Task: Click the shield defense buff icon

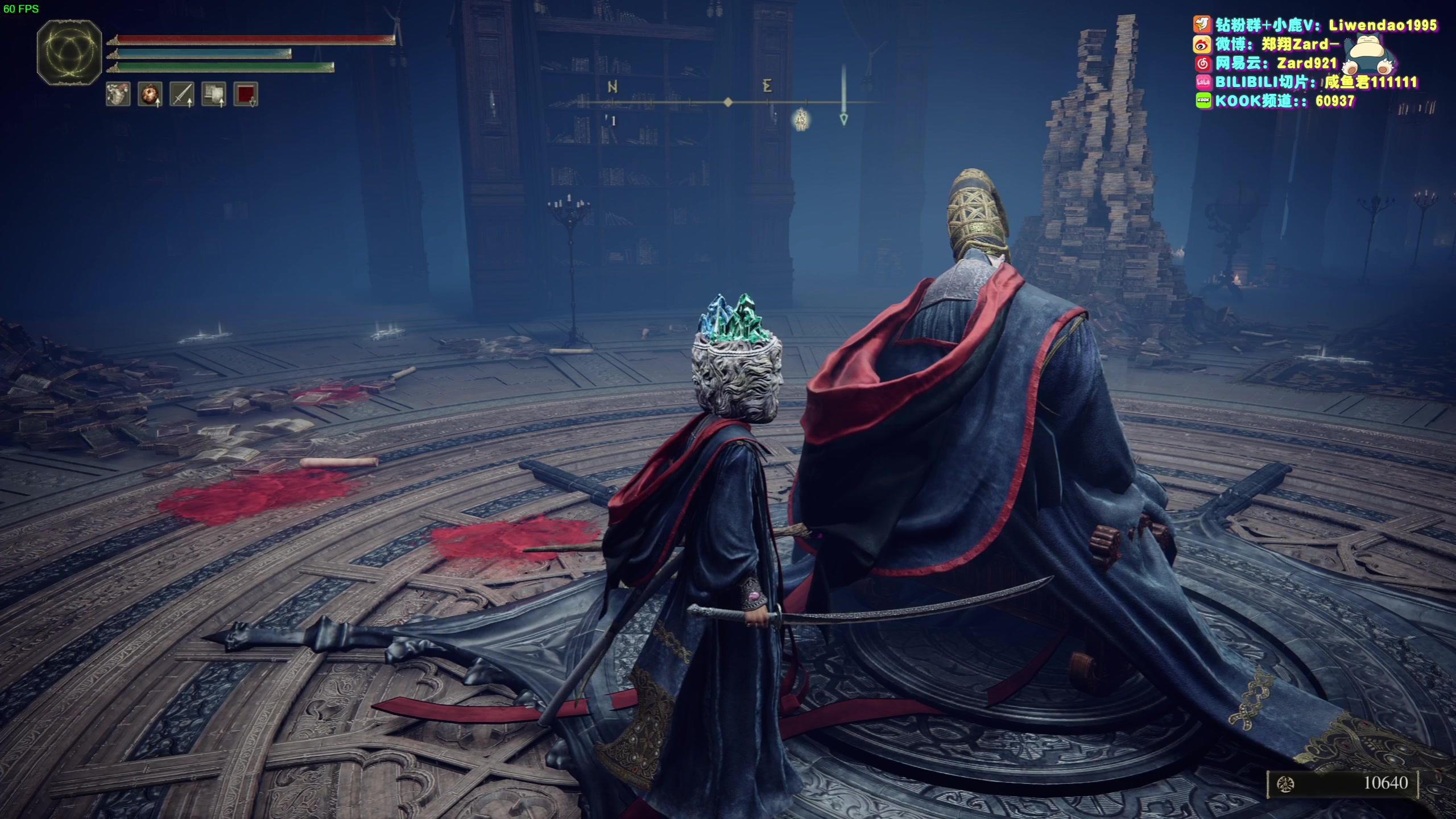Action: coord(213,94)
